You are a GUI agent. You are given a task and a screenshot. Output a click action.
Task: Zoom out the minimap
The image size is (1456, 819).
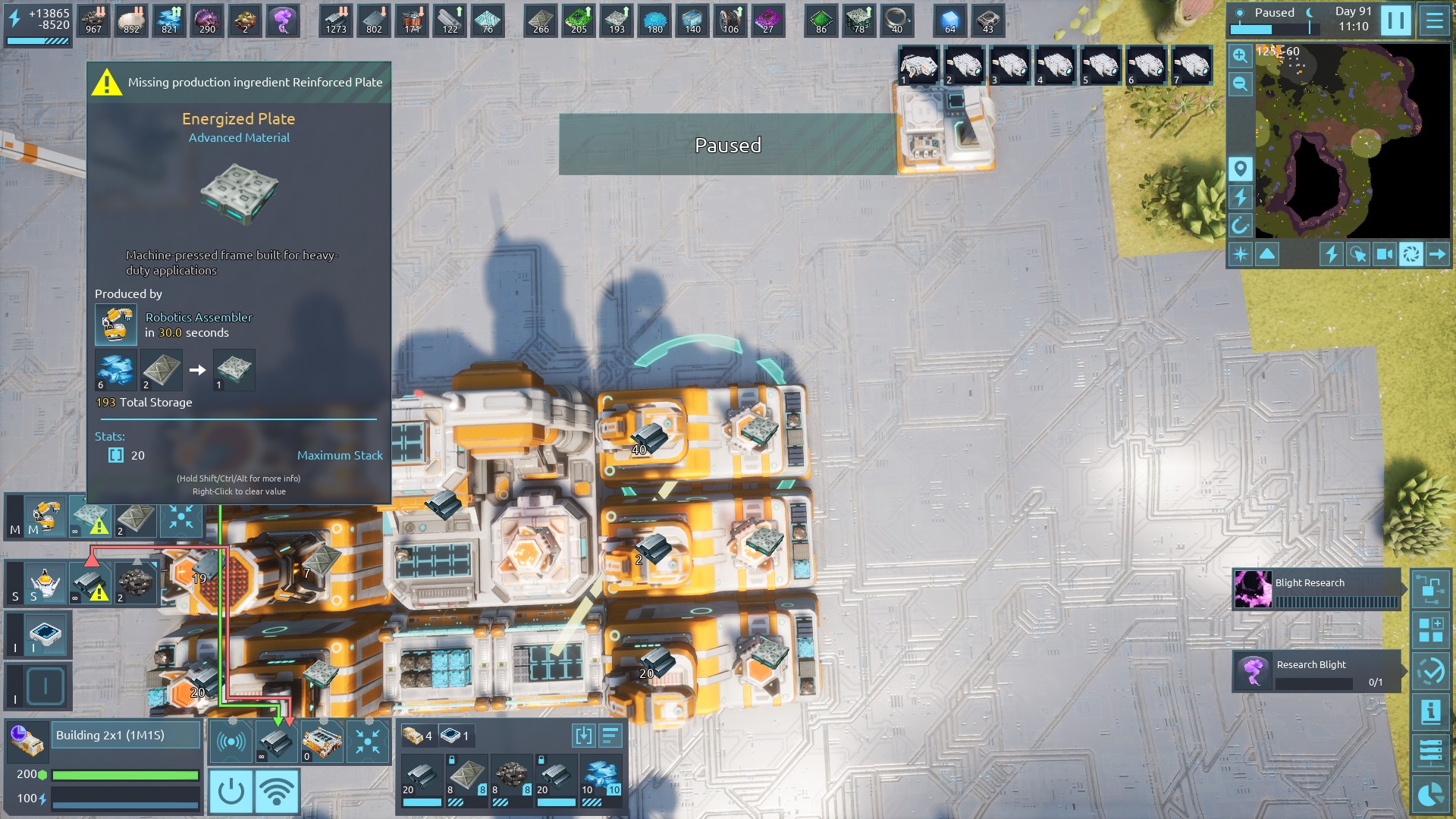tap(1240, 83)
